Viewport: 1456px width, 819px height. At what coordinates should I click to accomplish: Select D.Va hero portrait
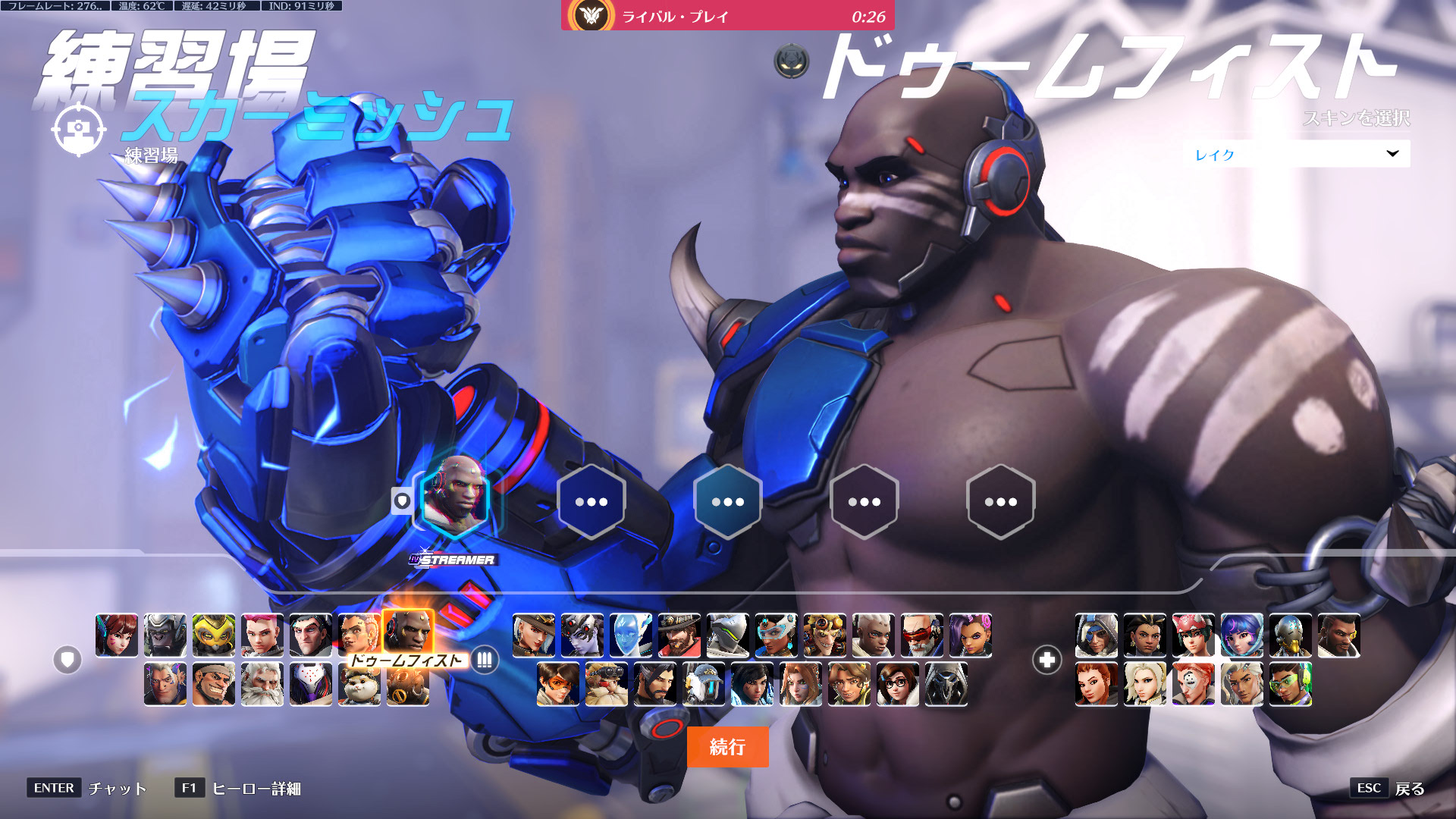point(117,635)
